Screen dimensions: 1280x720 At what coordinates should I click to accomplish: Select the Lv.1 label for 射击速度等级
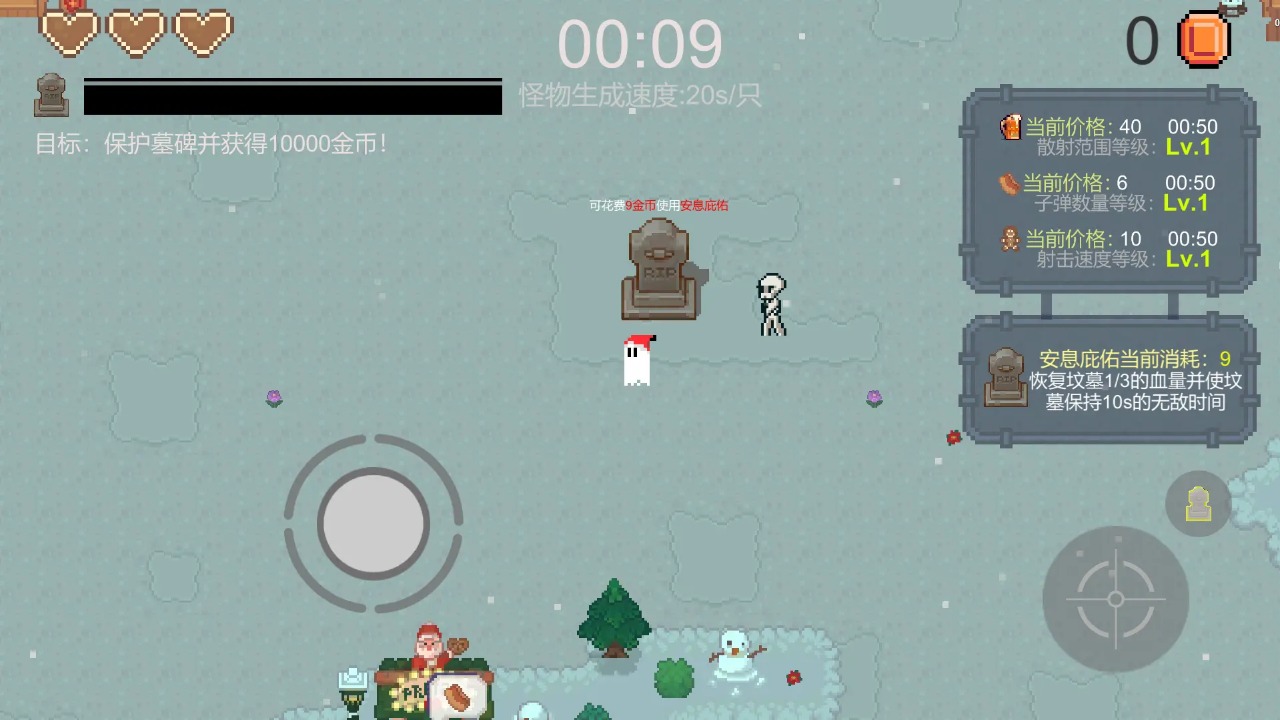tap(1188, 259)
